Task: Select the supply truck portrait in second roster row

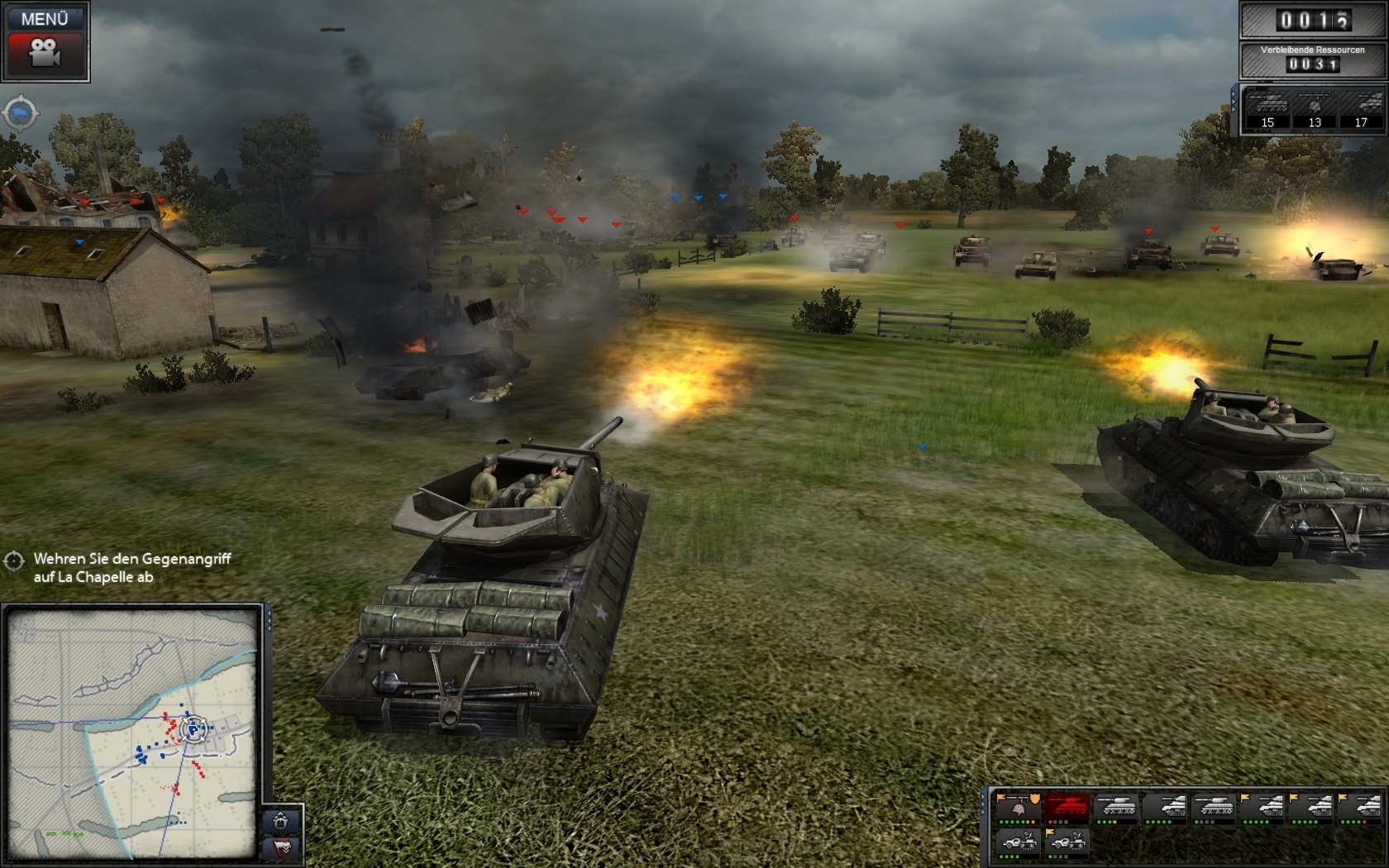Action: point(1020,842)
